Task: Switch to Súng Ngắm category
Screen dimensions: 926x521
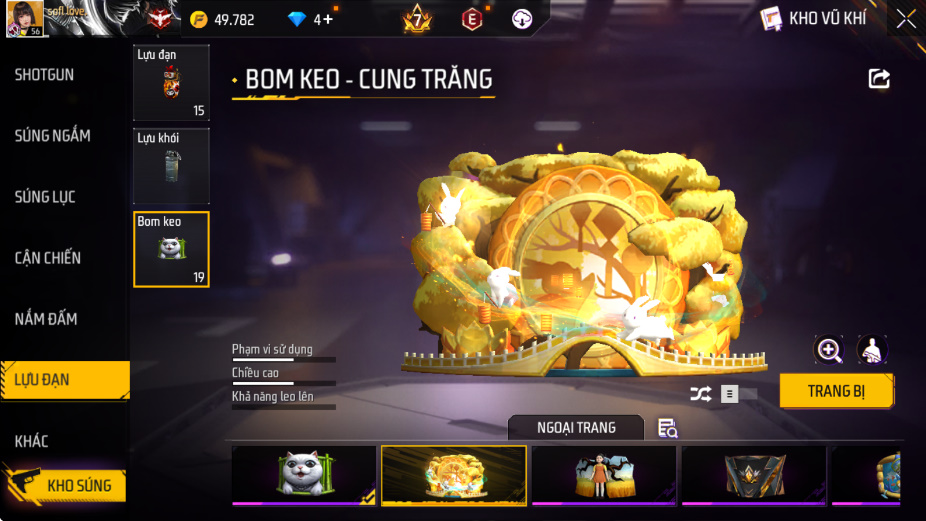Action: point(52,136)
